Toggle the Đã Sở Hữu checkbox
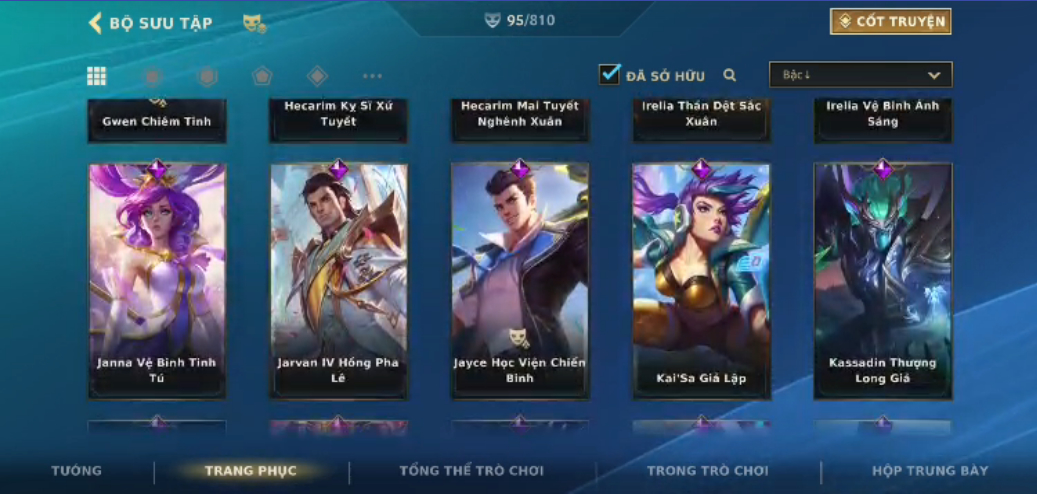Screen dimensions: 1037x494 (x=609, y=75)
